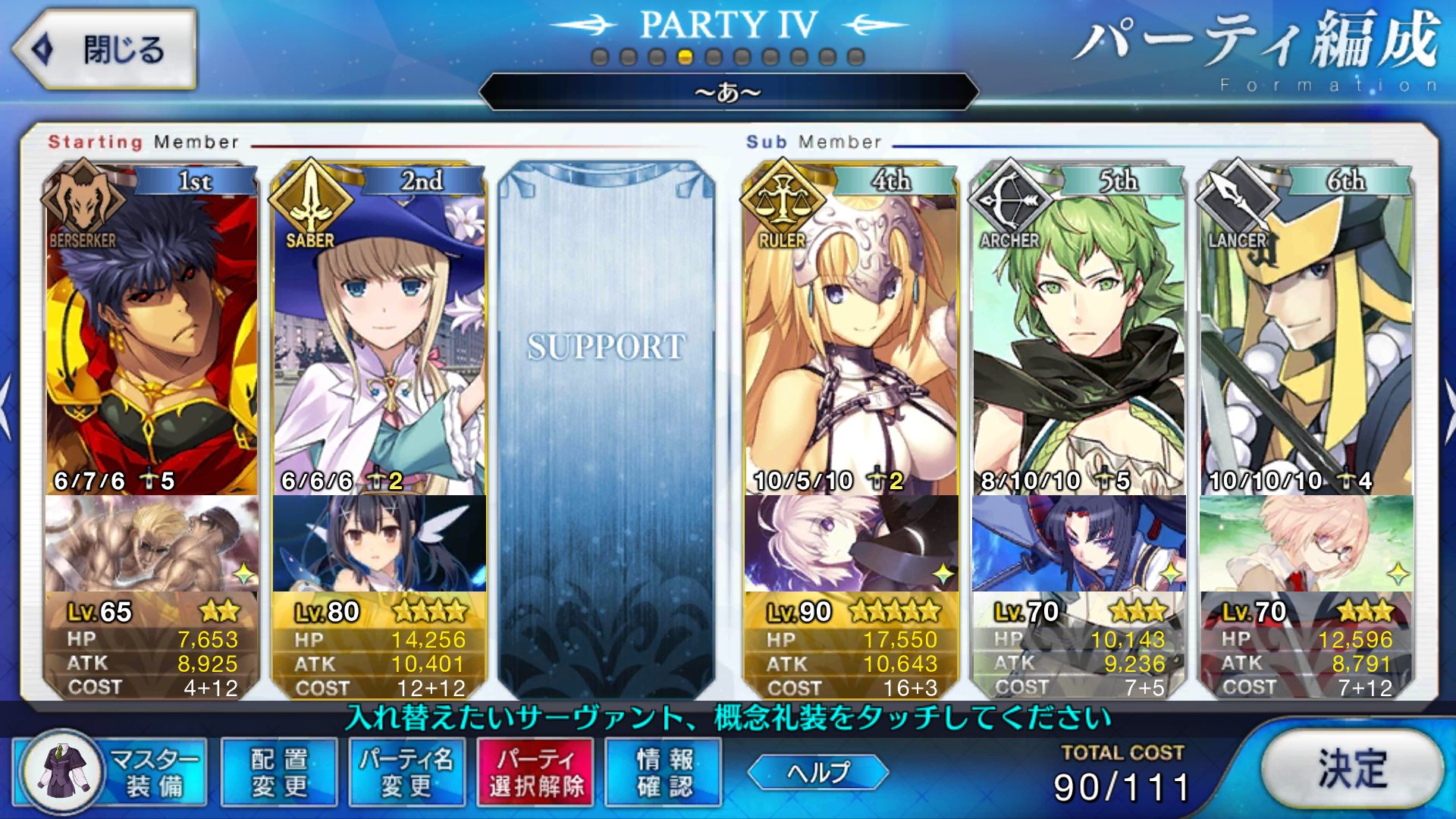Screen dimensions: 1456x819
Task: Change the Berserker's wrestlers craft essence
Action: [152, 543]
